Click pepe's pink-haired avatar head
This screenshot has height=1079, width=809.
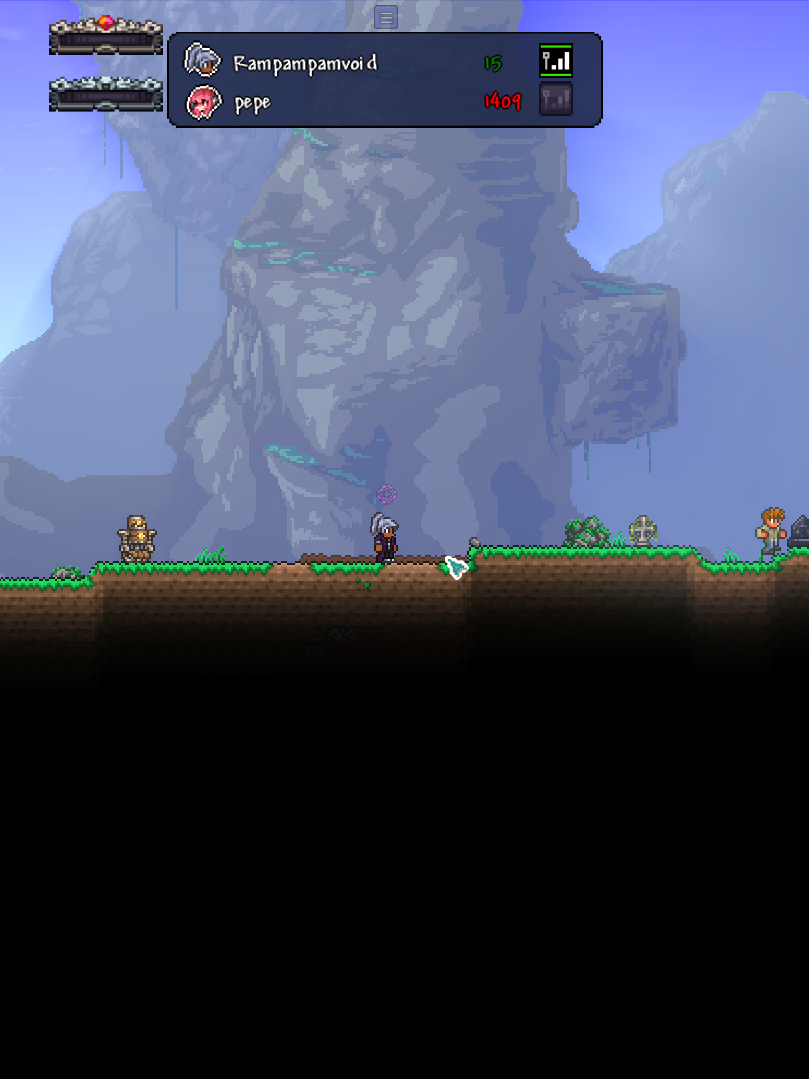203,102
